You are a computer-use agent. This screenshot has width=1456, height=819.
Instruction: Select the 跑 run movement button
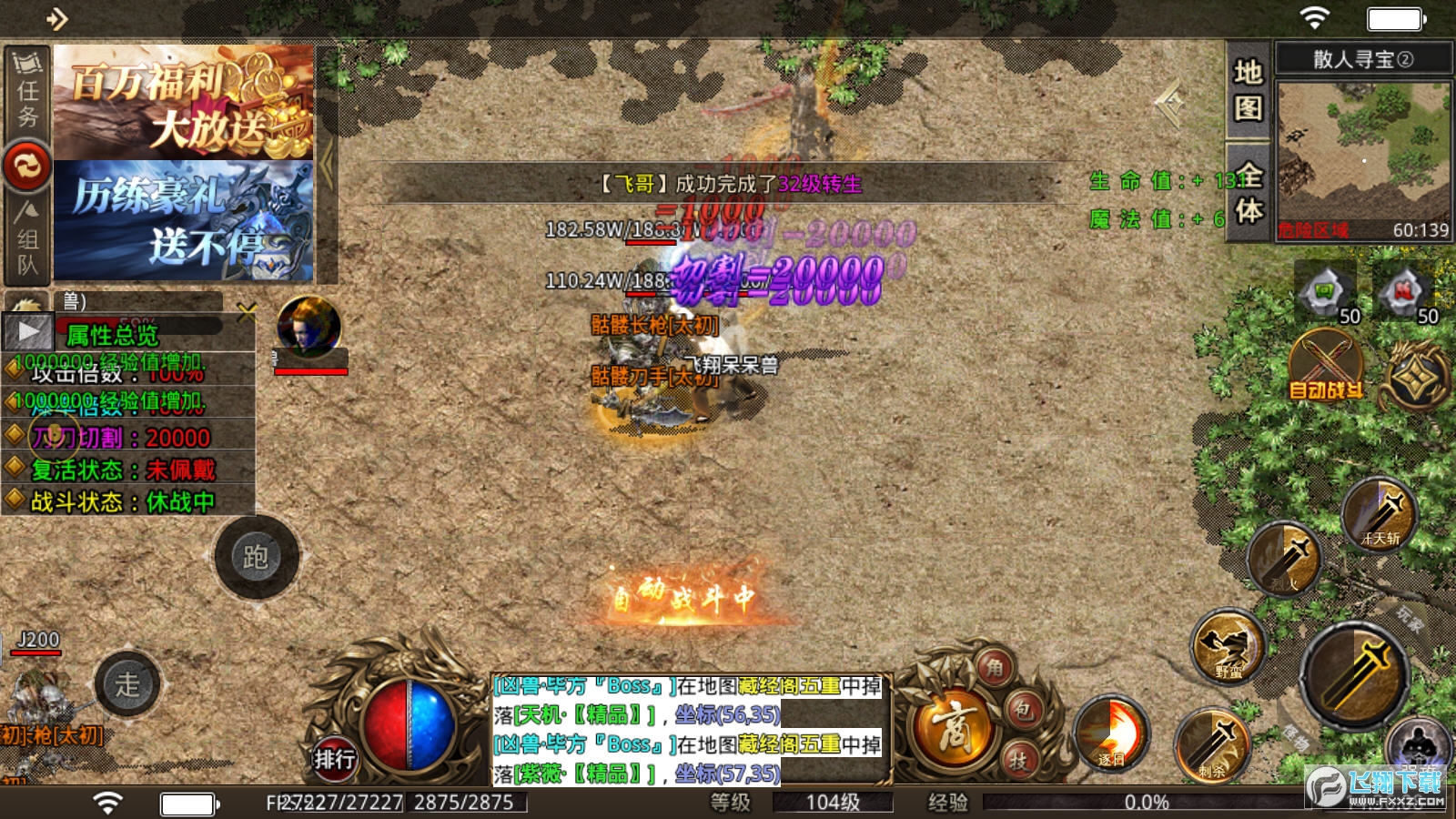click(x=256, y=557)
